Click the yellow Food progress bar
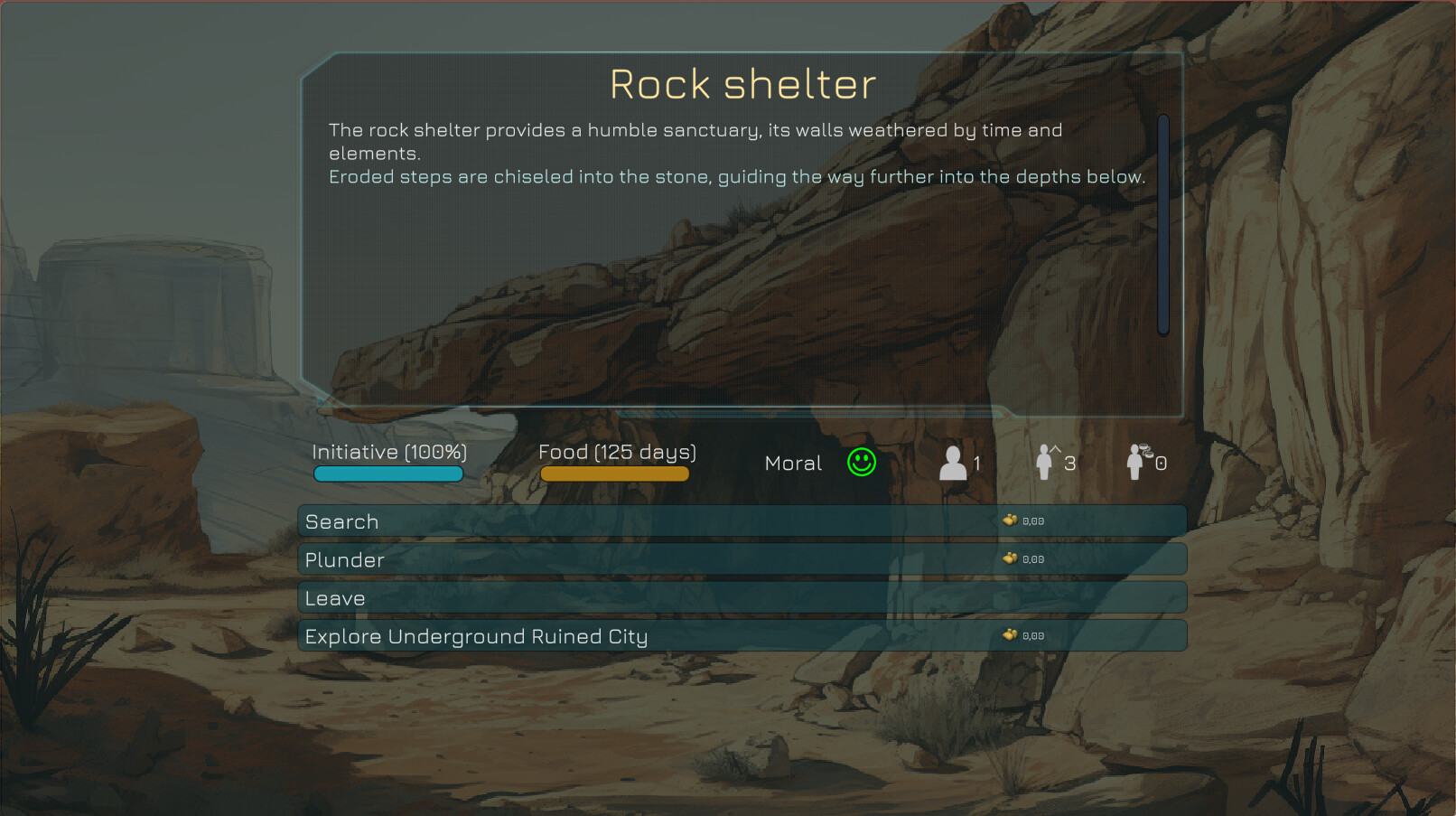 click(614, 474)
